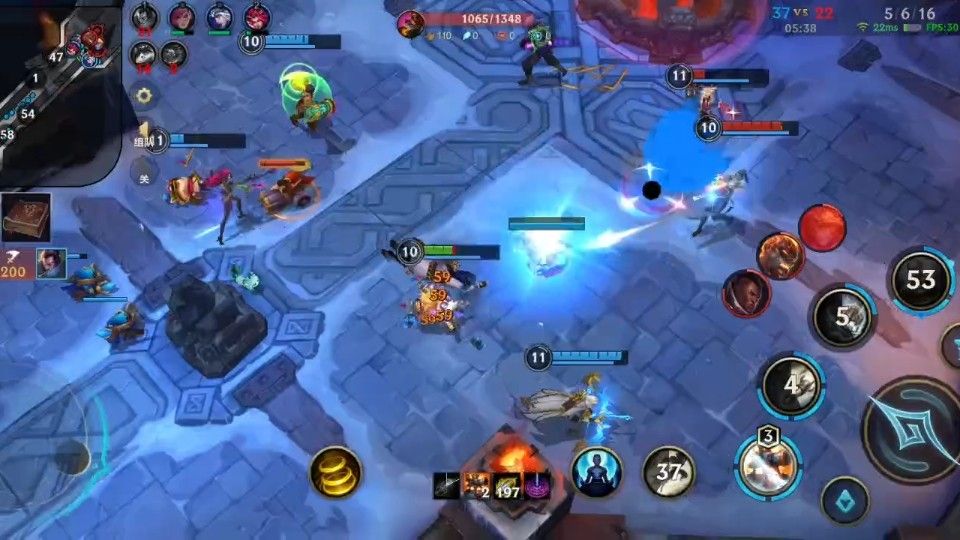Place a ward with the blue diamond button
960x540 pixels.
coord(845,499)
